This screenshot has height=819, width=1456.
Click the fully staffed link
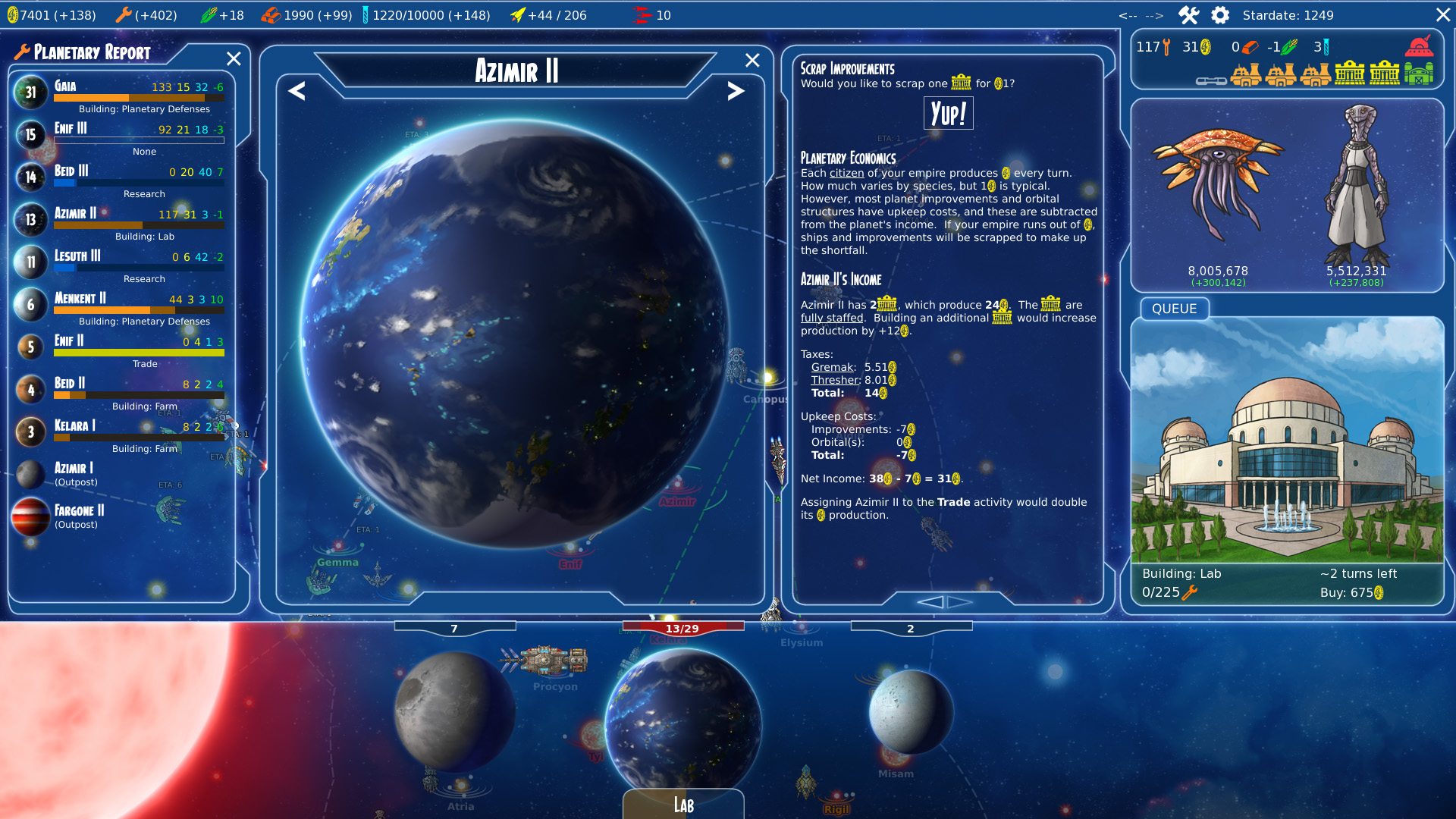[832, 318]
